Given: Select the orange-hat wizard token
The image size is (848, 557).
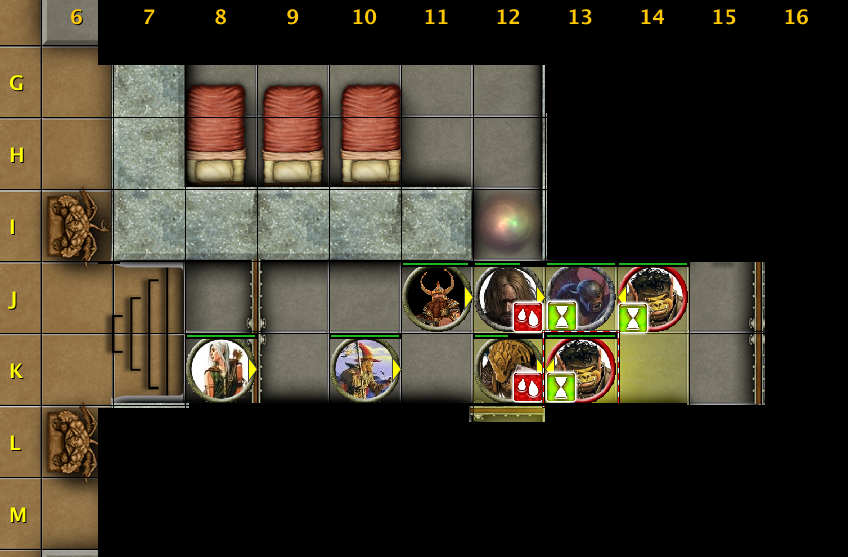Looking at the screenshot, I should 364,369.
